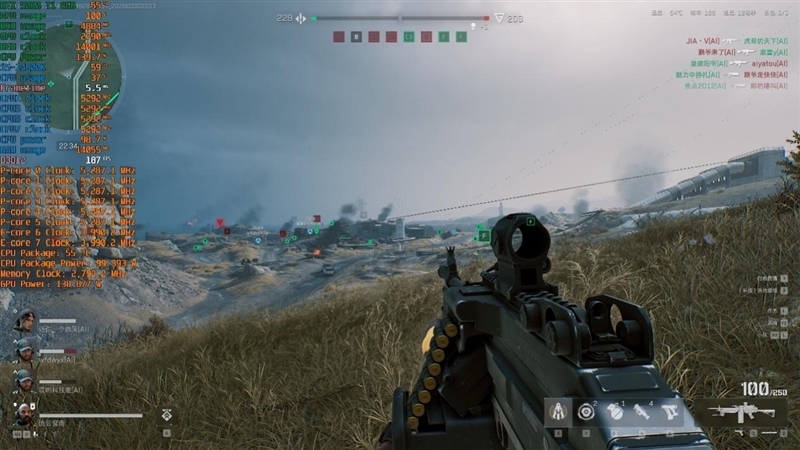Select the bipod gadget icon in the hotbar
The image size is (800, 450).
click(x=558, y=411)
